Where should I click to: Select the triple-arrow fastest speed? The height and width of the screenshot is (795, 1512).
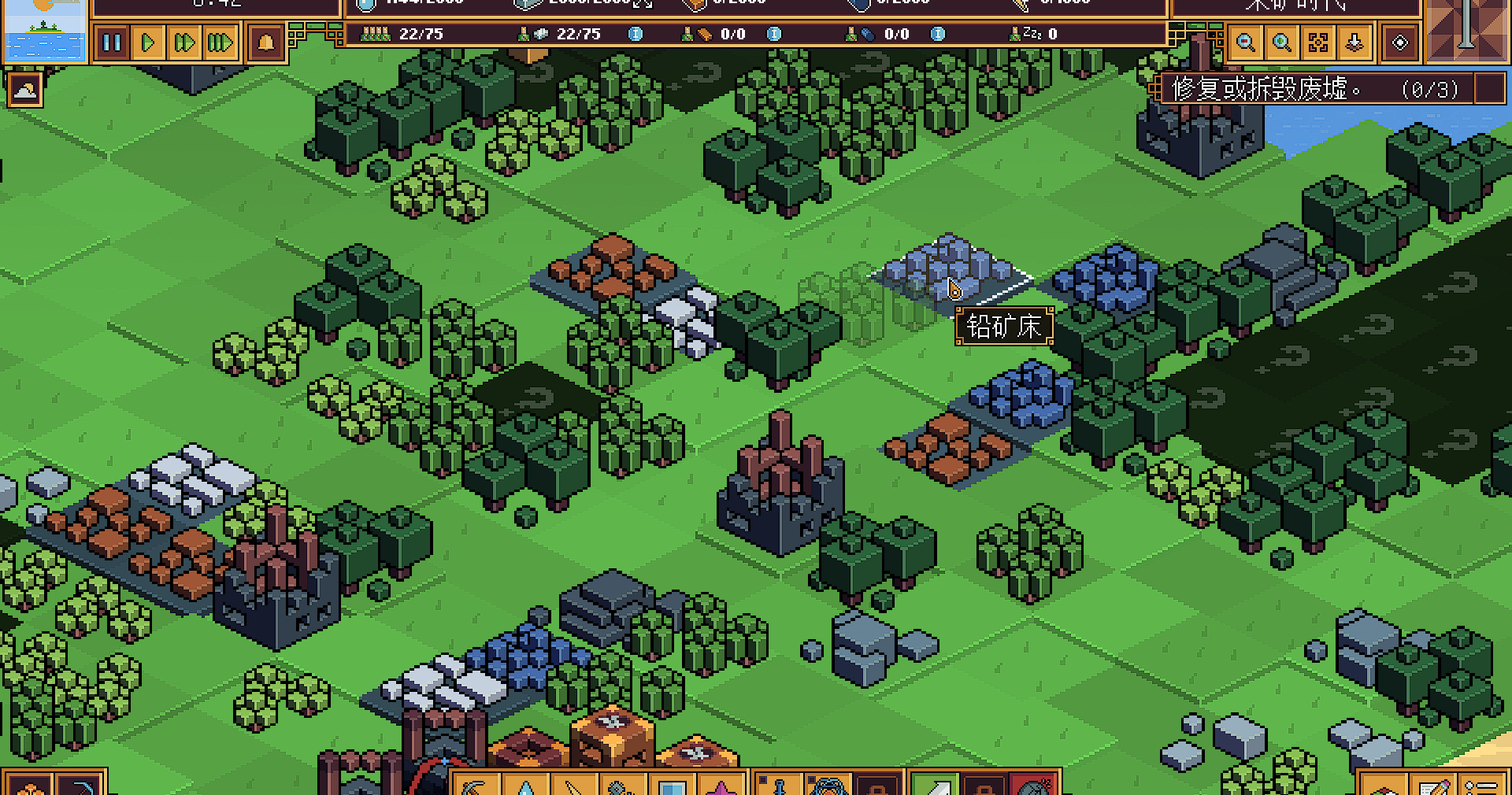click(x=220, y=42)
